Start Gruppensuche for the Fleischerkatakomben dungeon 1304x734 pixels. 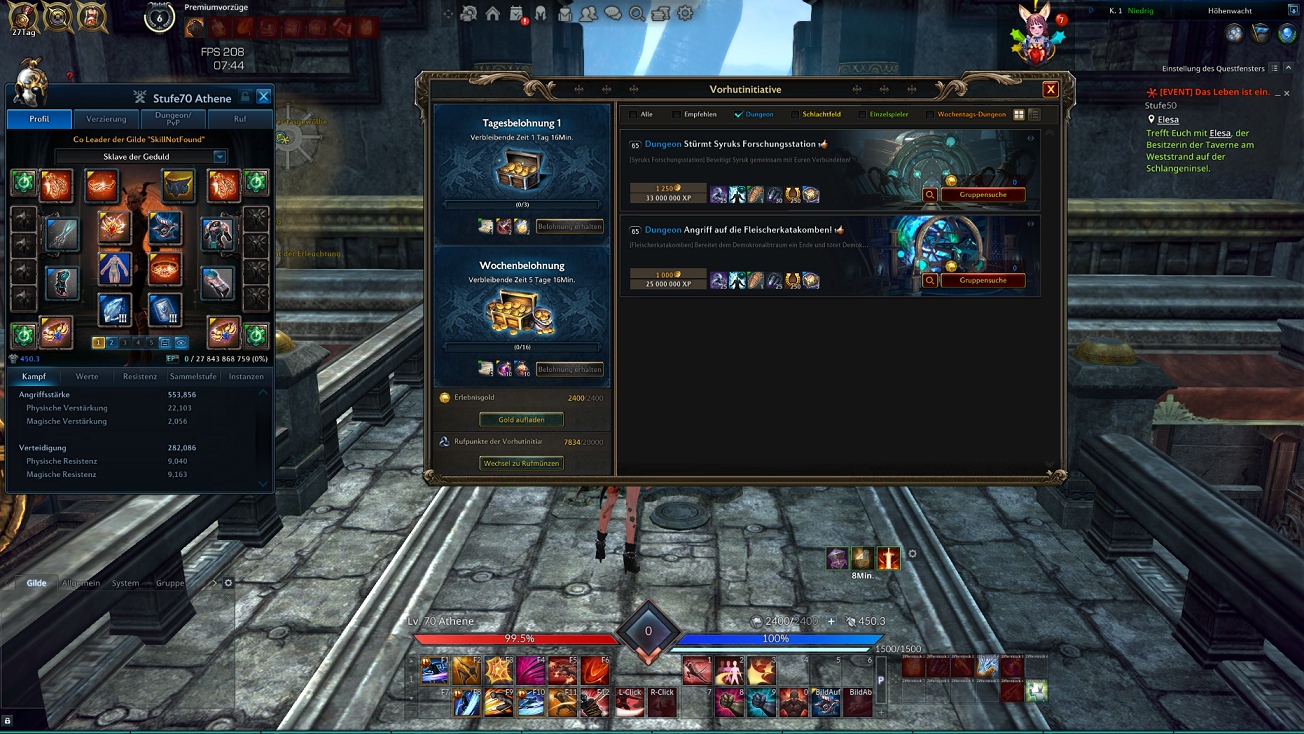[x=982, y=281]
